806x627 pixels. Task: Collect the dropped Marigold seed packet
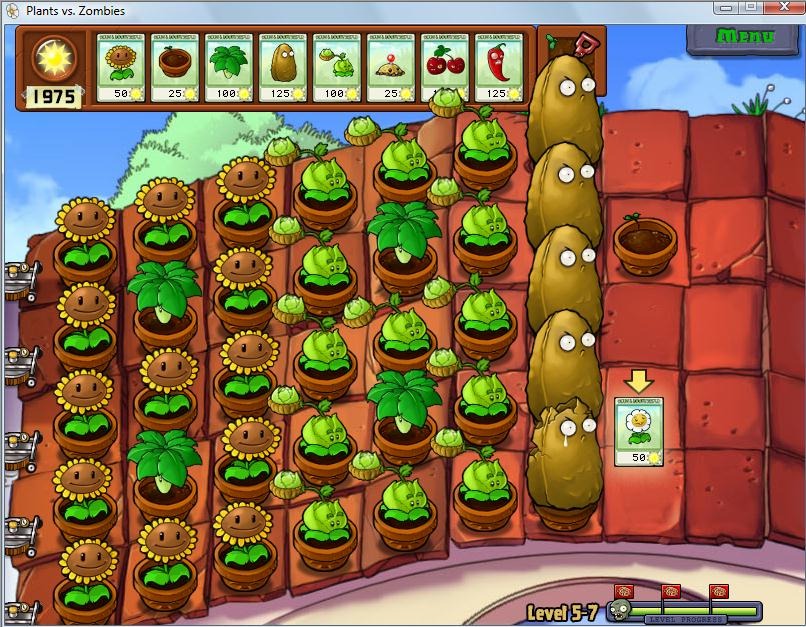pyautogui.click(x=638, y=431)
